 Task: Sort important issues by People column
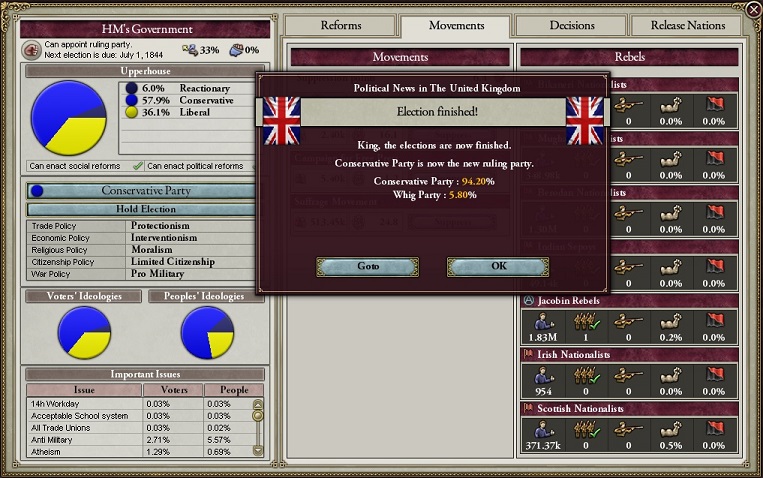point(233,390)
